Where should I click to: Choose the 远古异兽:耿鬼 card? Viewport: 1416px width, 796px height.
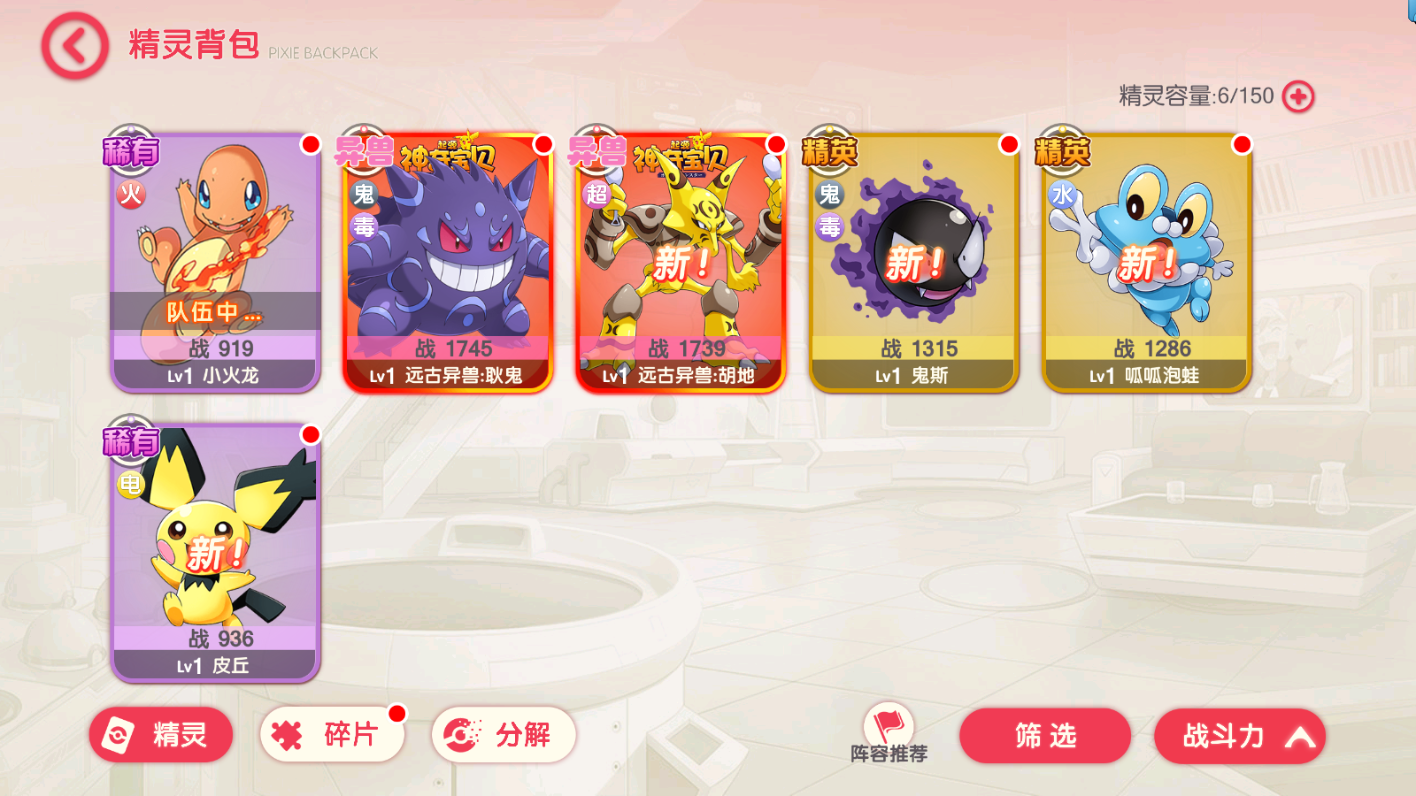447,262
